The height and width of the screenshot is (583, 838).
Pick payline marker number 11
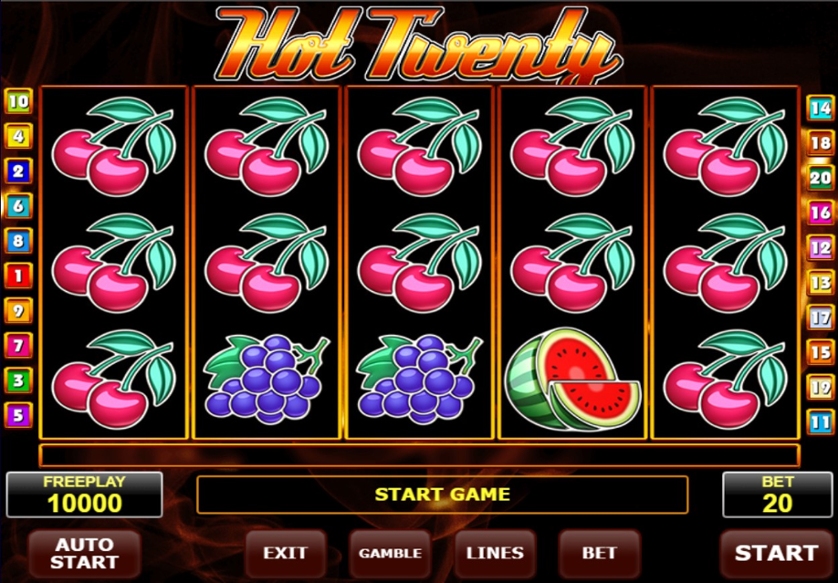tap(821, 421)
